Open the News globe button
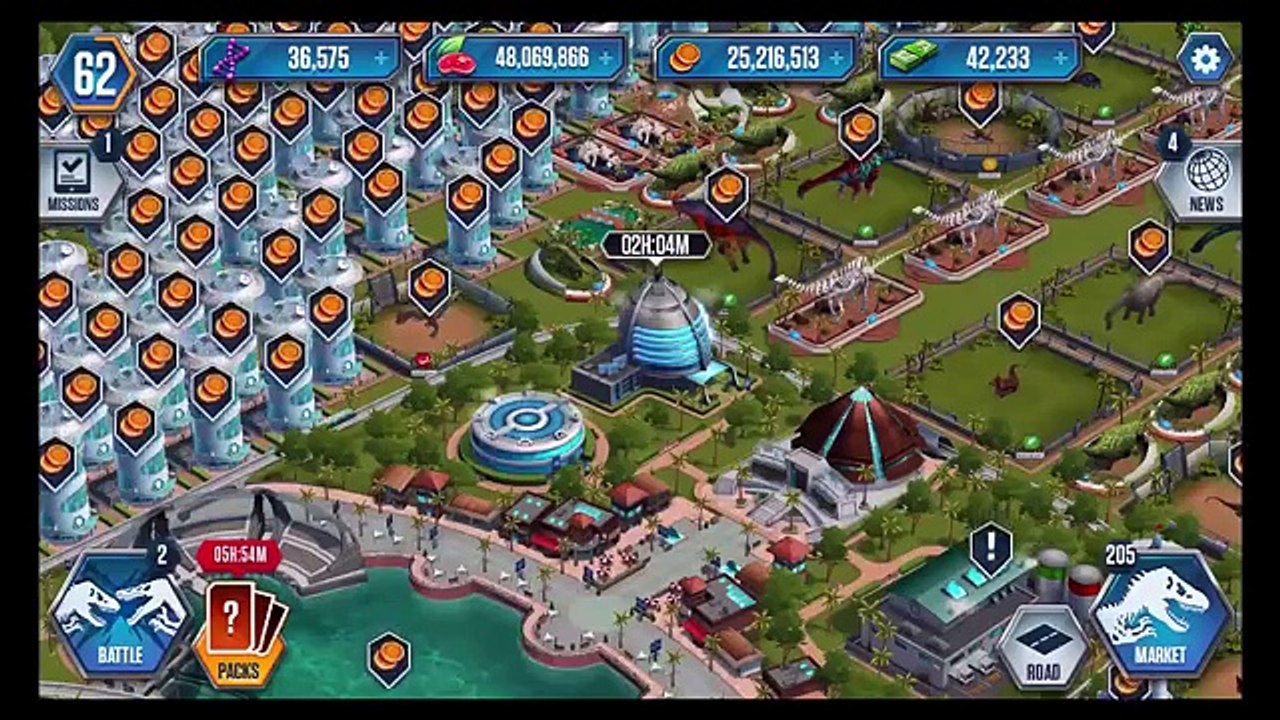This screenshot has width=1280, height=720. 1206,180
